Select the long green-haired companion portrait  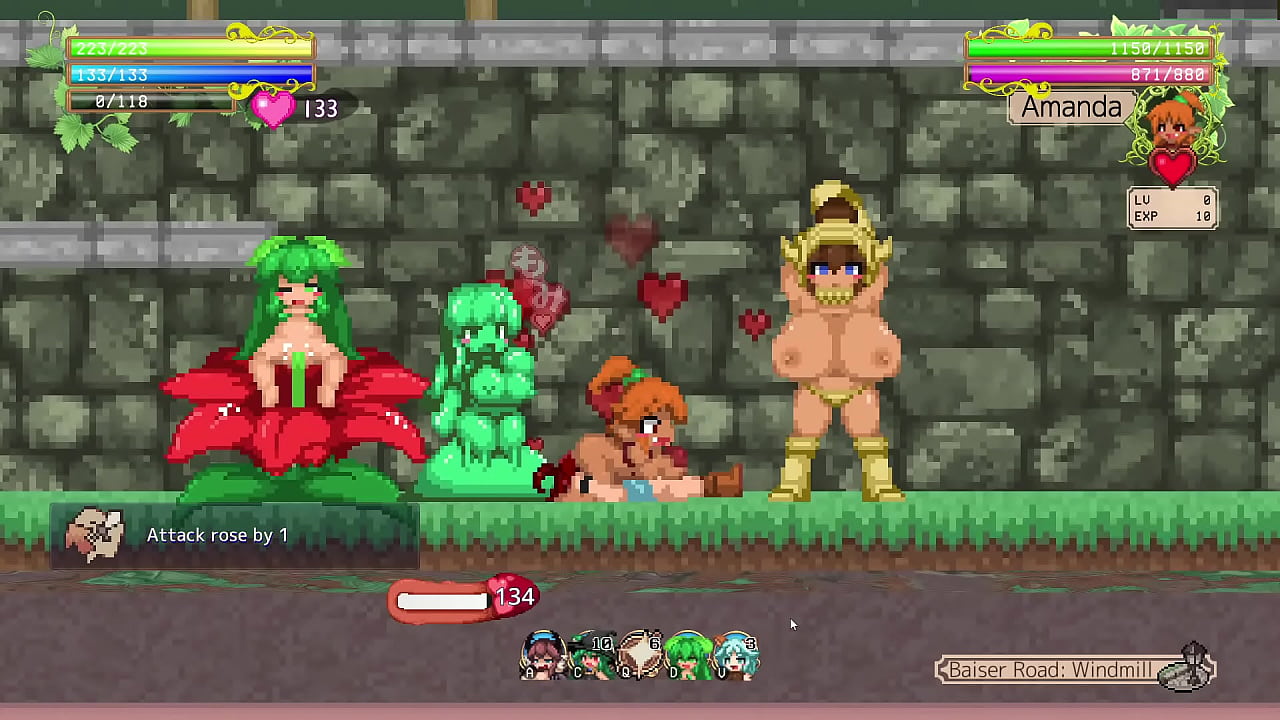click(x=688, y=655)
